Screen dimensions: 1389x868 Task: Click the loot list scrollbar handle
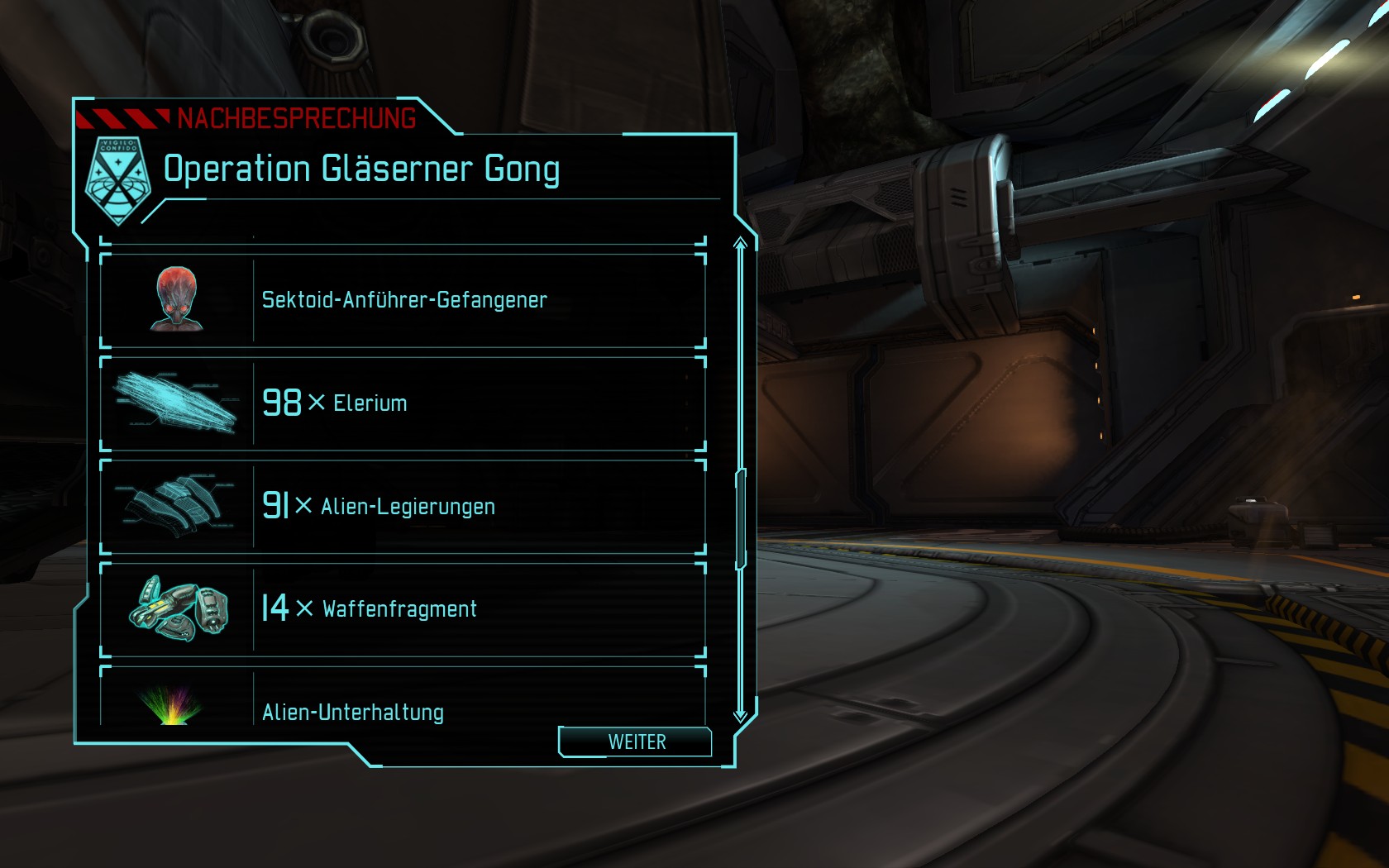click(x=741, y=519)
